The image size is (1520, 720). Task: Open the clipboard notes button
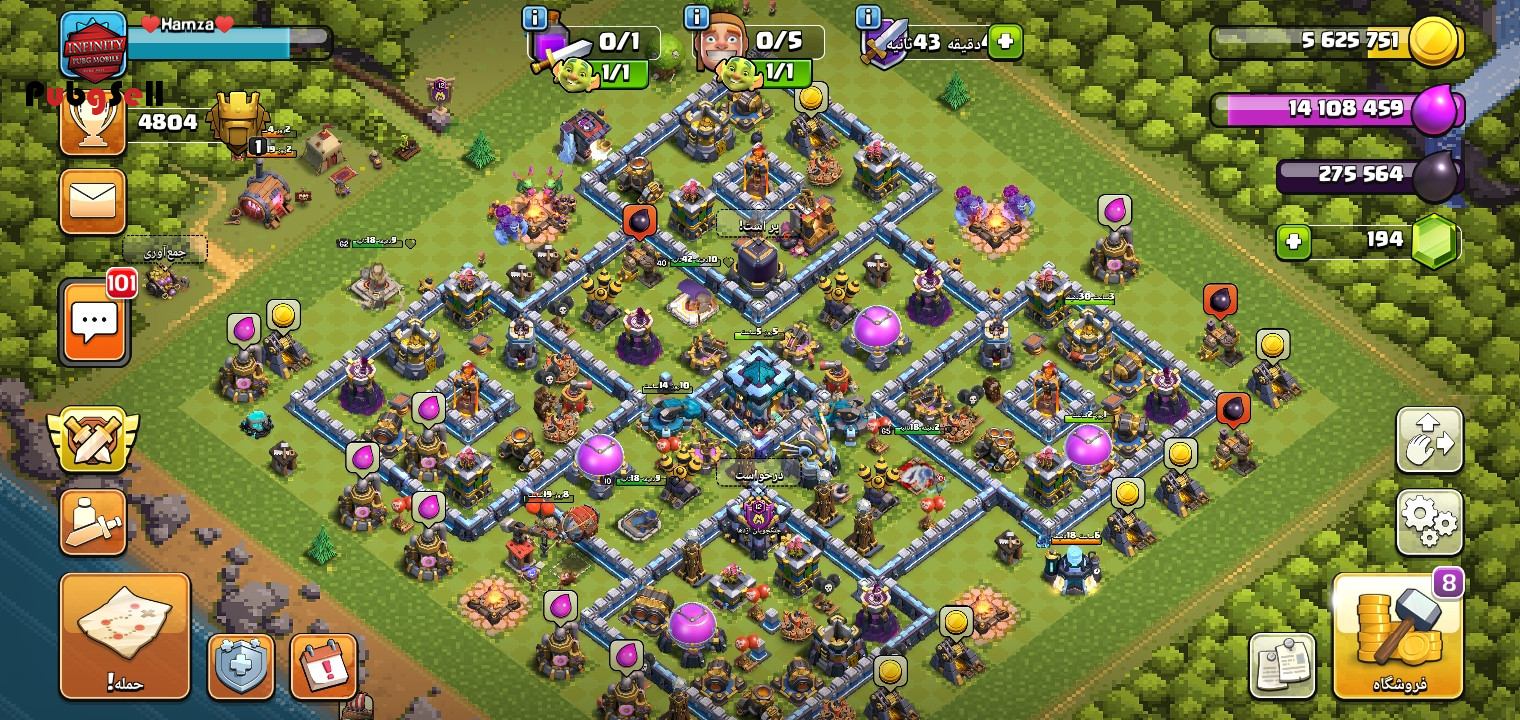pos(1282,666)
